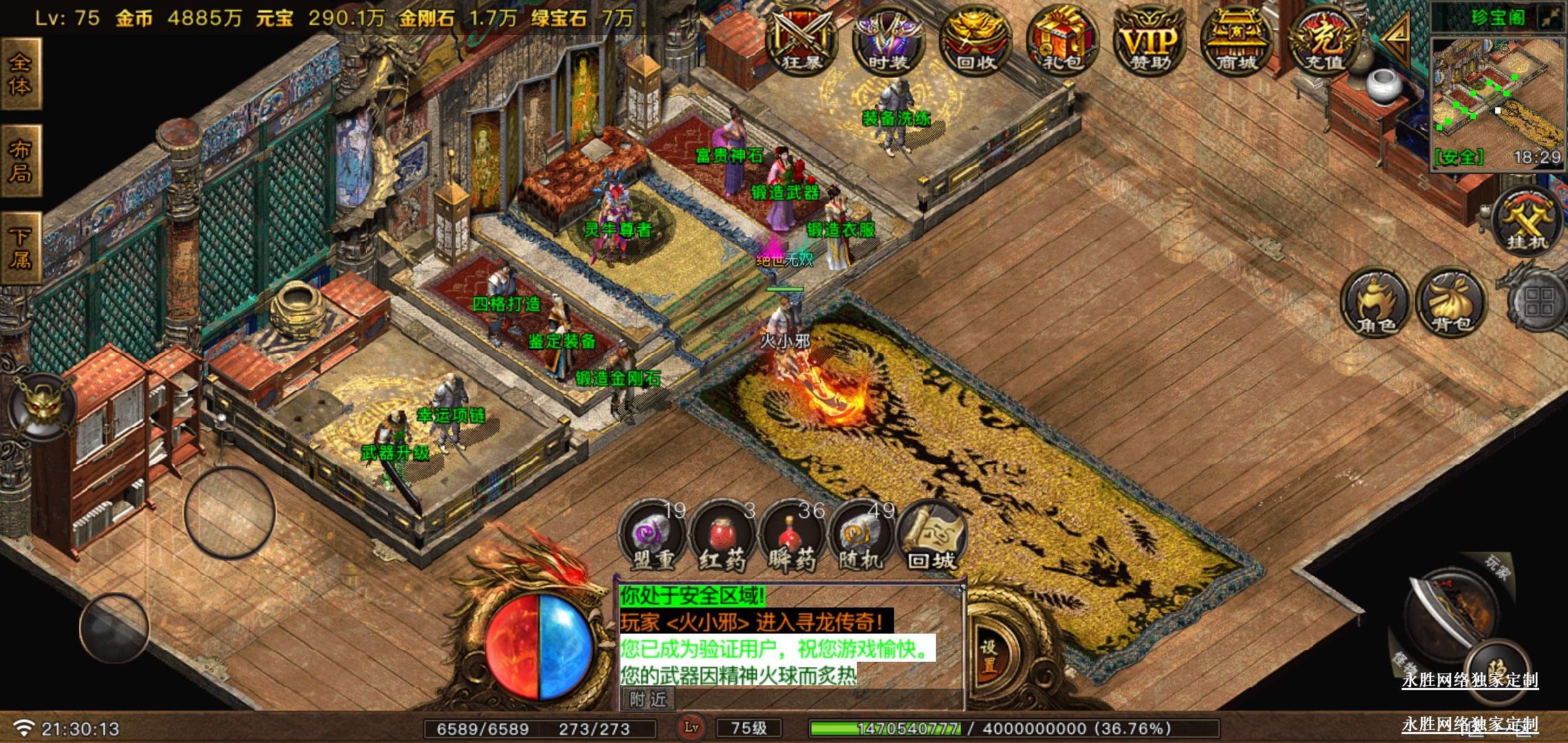This screenshot has height=743, width=1568.
Task: Open the 狂暴 berserk menu
Action: [x=801, y=41]
